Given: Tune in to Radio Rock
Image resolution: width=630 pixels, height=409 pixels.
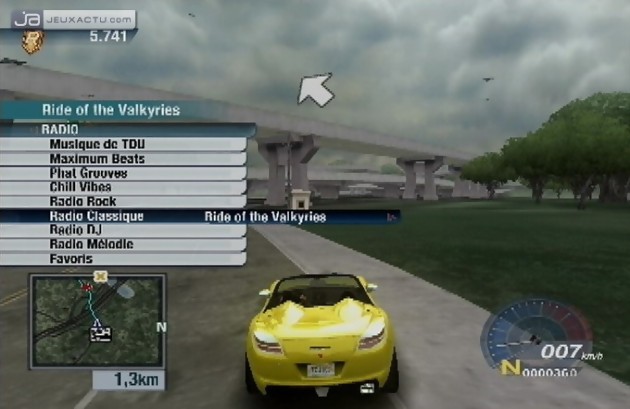Looking at the screenshot, I should pyautogui.click(x=83, y=202).
